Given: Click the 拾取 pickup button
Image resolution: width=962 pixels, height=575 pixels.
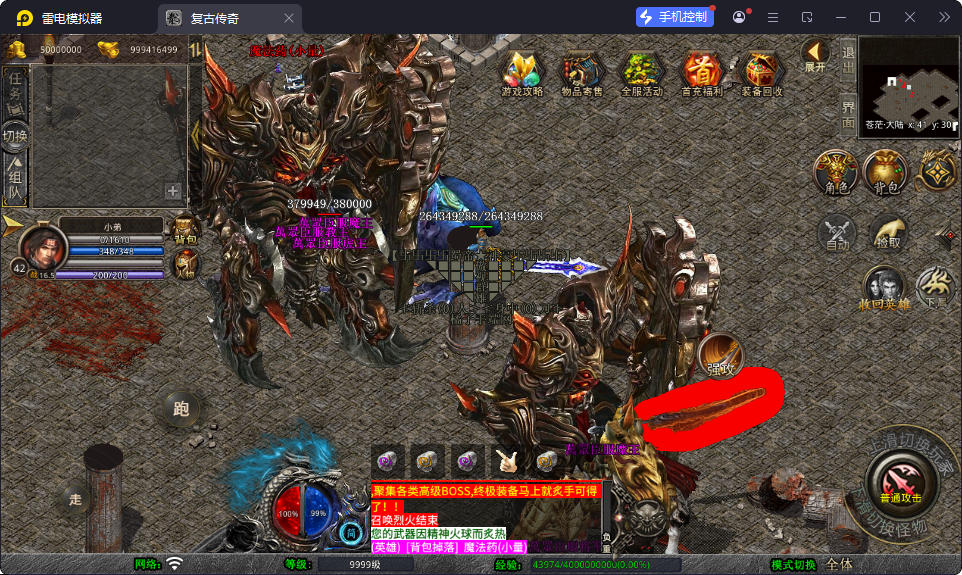Looking at the screenshot, I should click(x=887, y=233).
